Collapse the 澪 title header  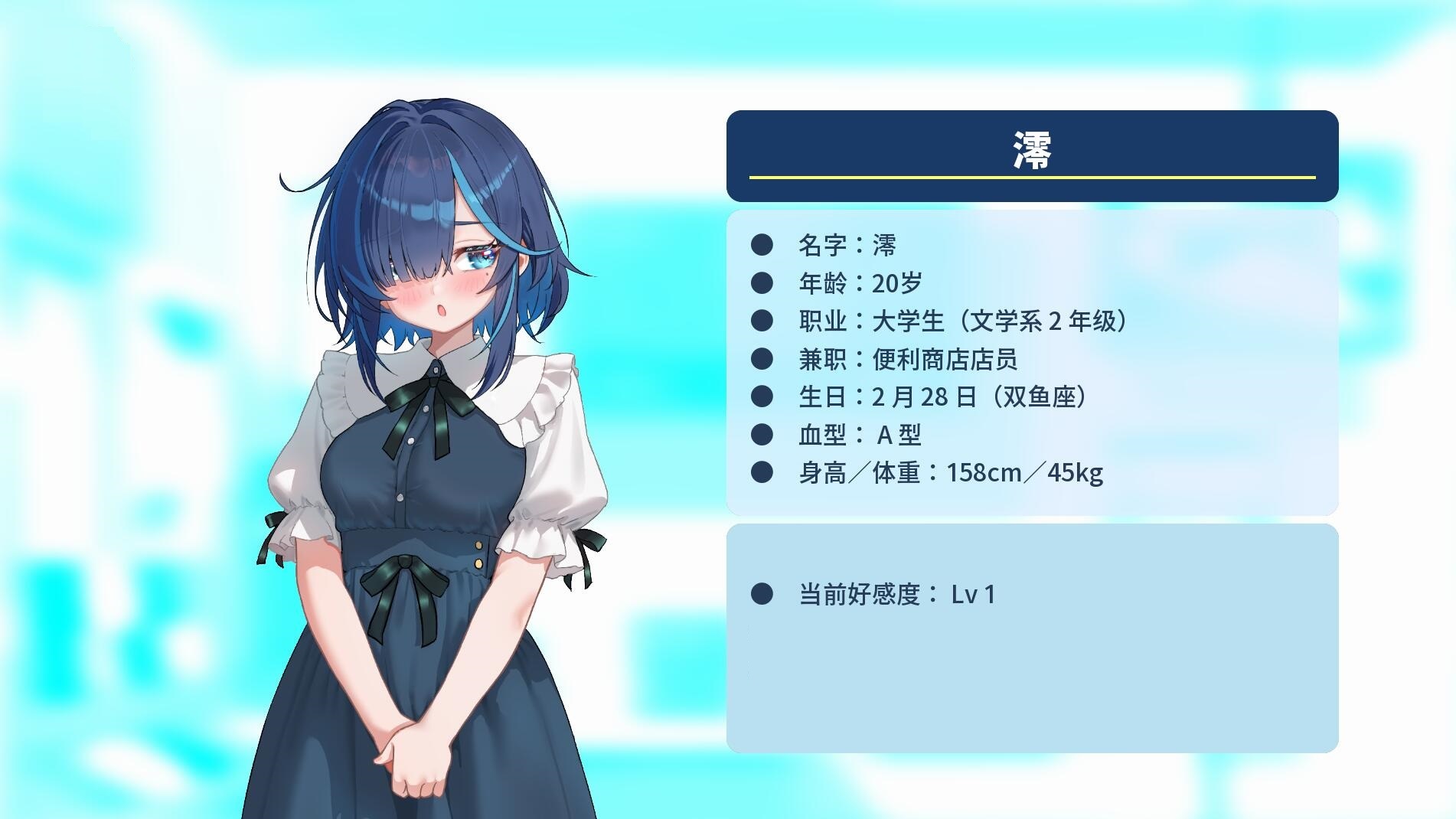pyautogui.click(x=1032, y=153)
